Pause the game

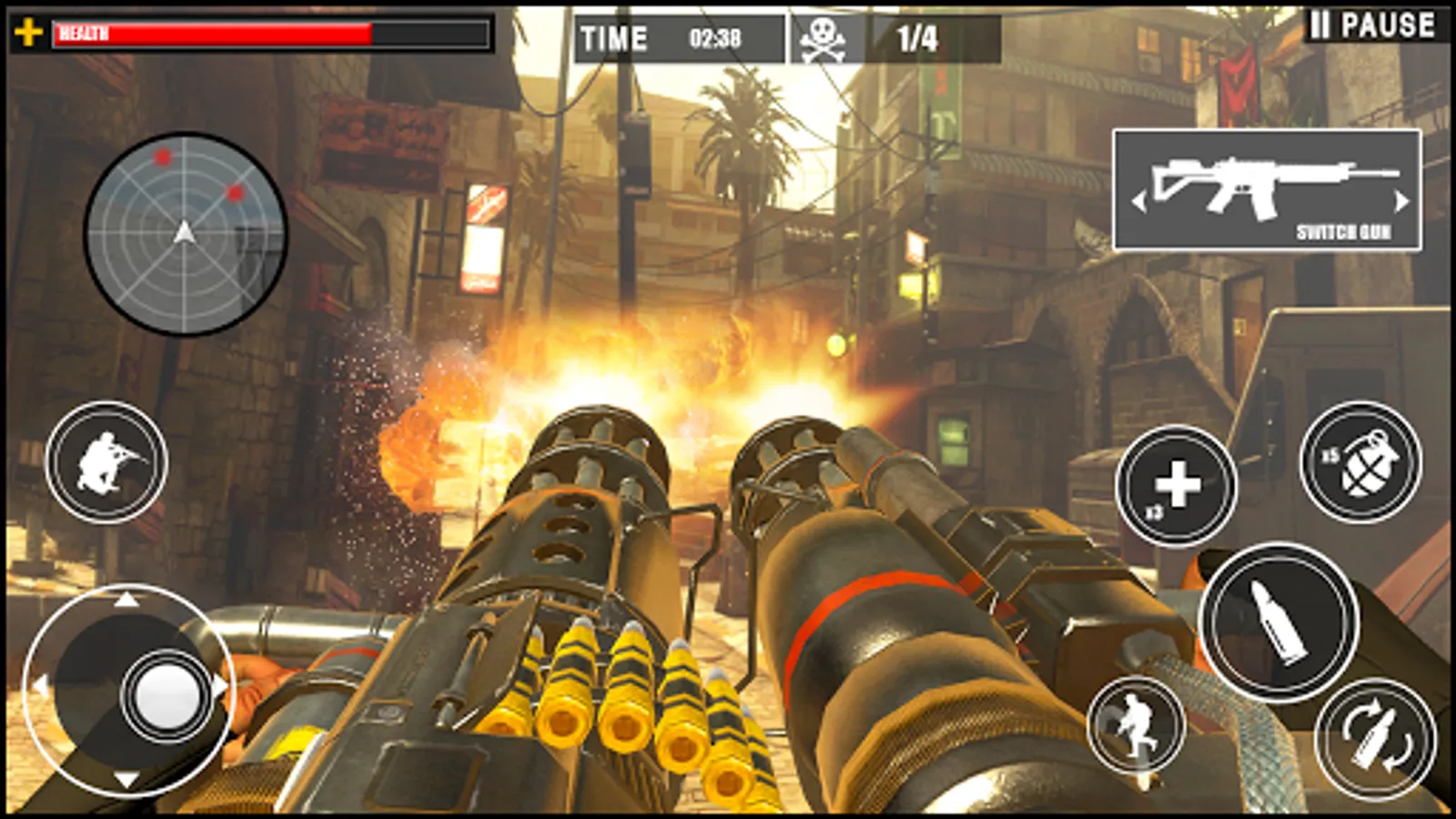coord(1372,25)
